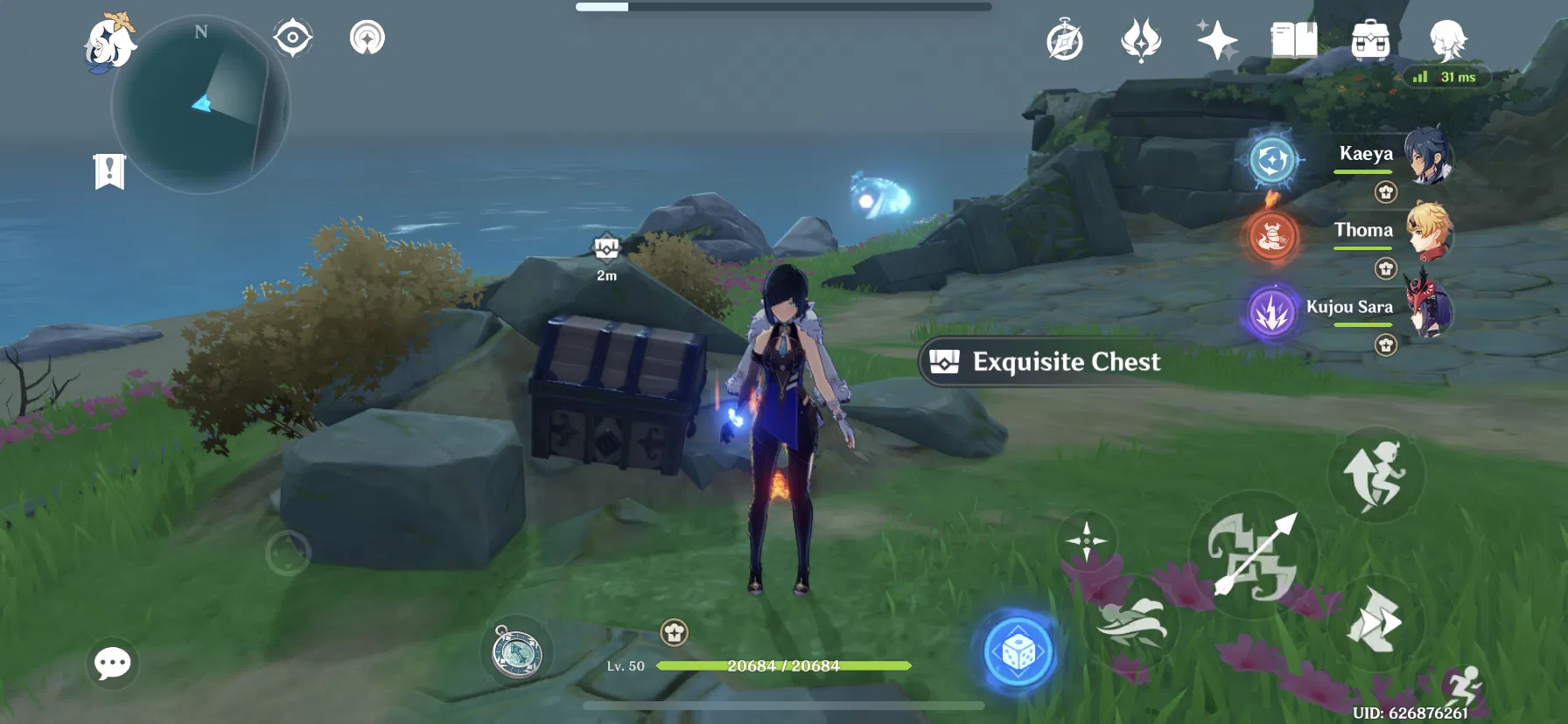Open the Wish sparkle icon
Image resolution: width=1568 pixels, height=724 pixels.
(x=1216, y=40)
